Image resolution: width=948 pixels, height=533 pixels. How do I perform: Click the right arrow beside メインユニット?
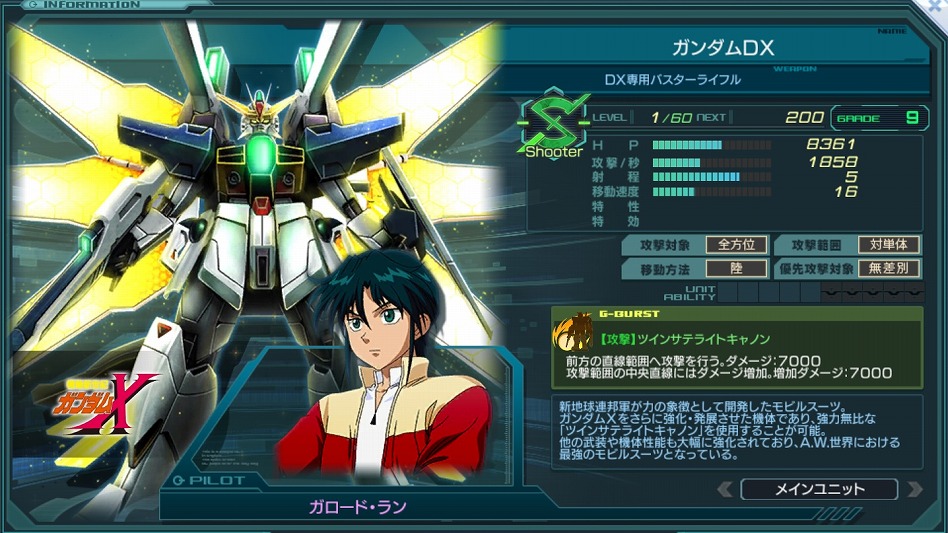913,489
